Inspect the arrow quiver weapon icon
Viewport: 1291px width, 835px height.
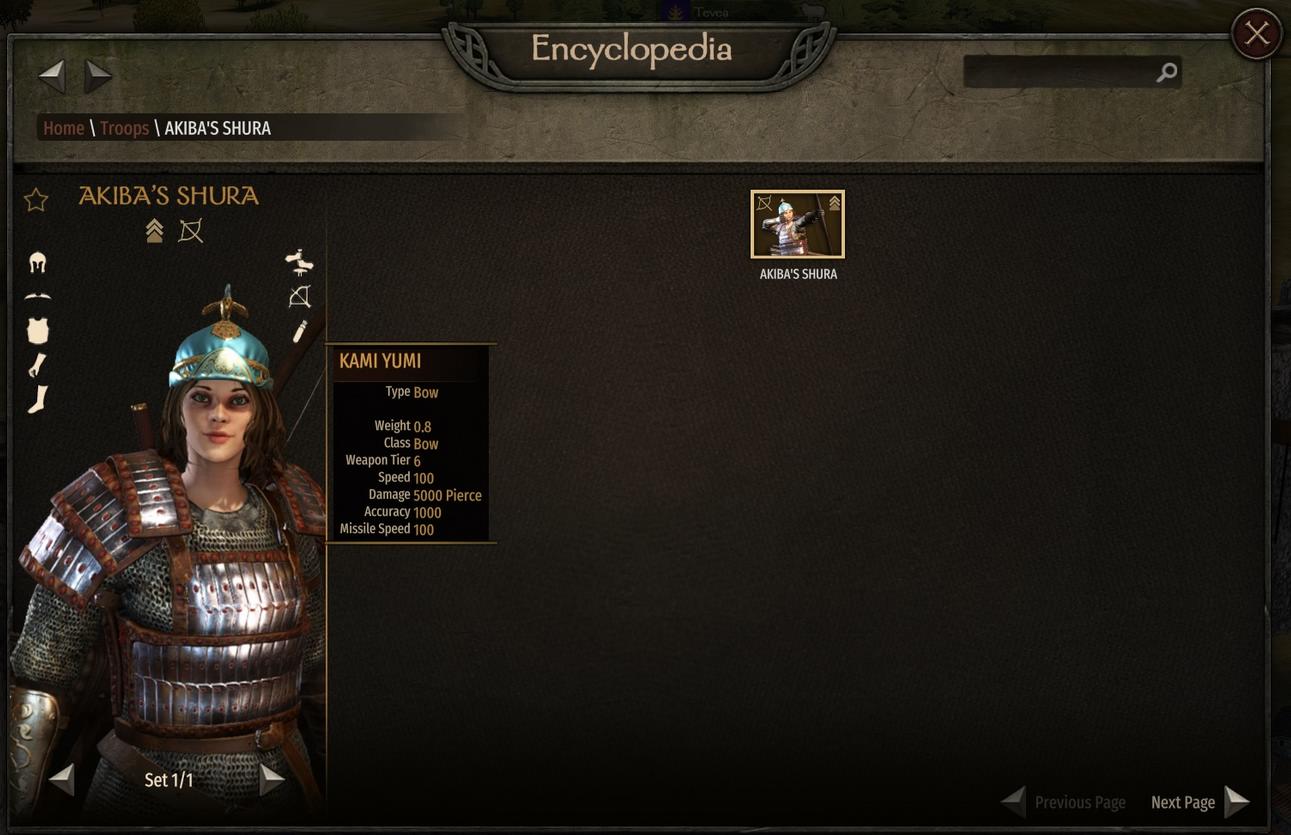tap(299, 331)
